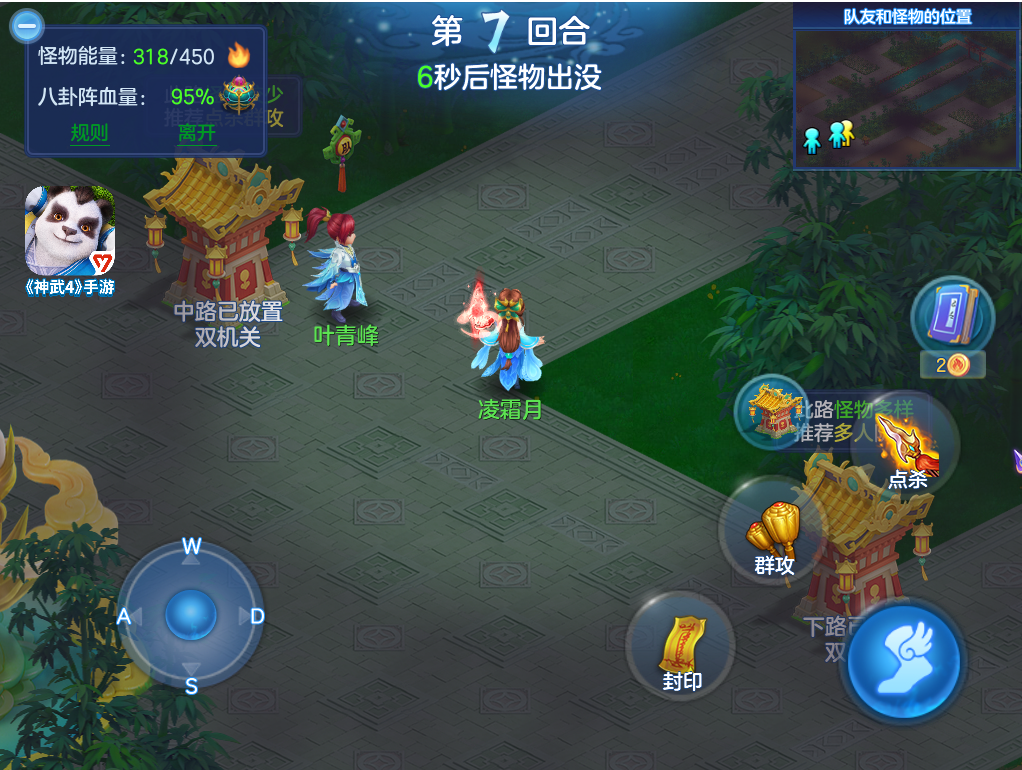Open the blue spellbook icon
Screen dimensions: 1022x770
(951, 315)
